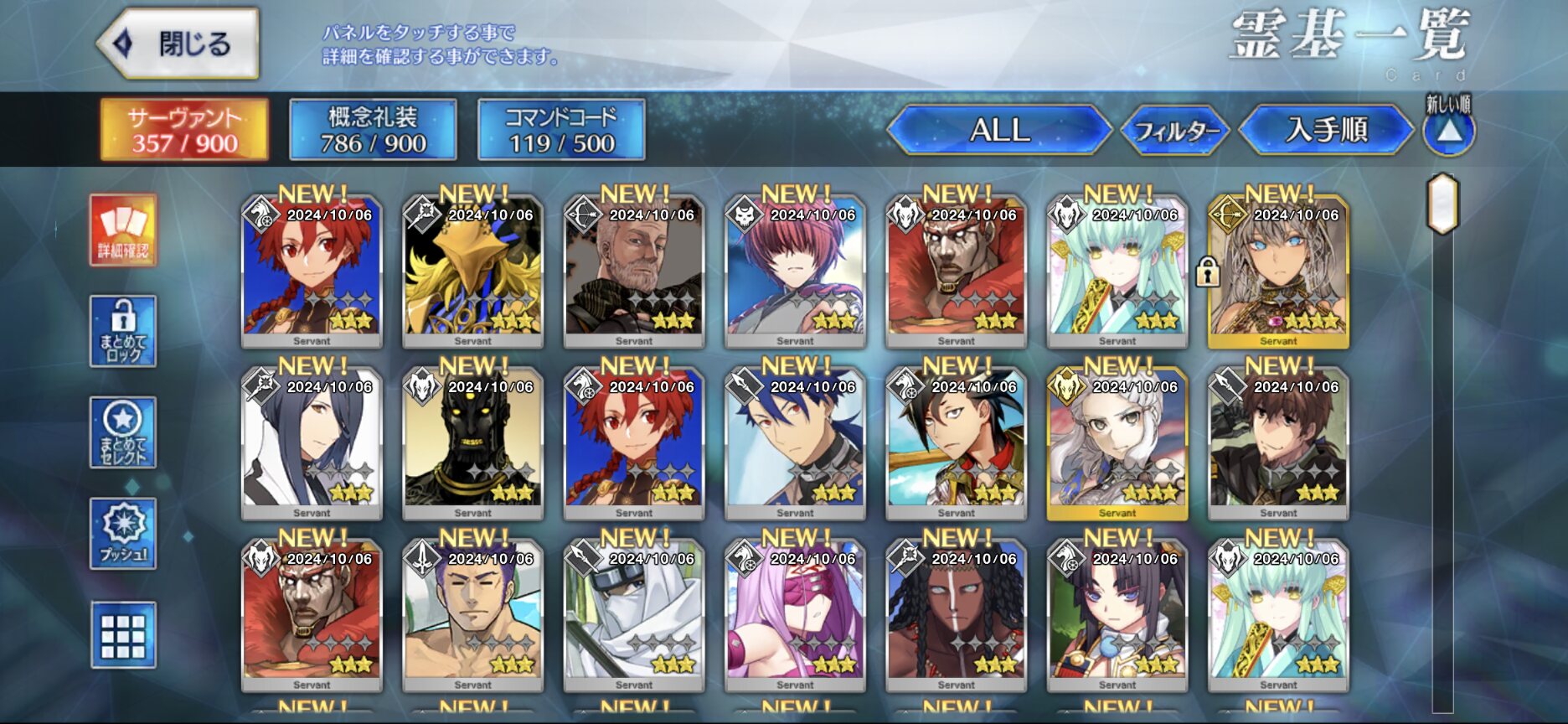Activate the 詳細確認 card detail mode
The height and width of the screenshot is (724, 1568).
point(123,230)
